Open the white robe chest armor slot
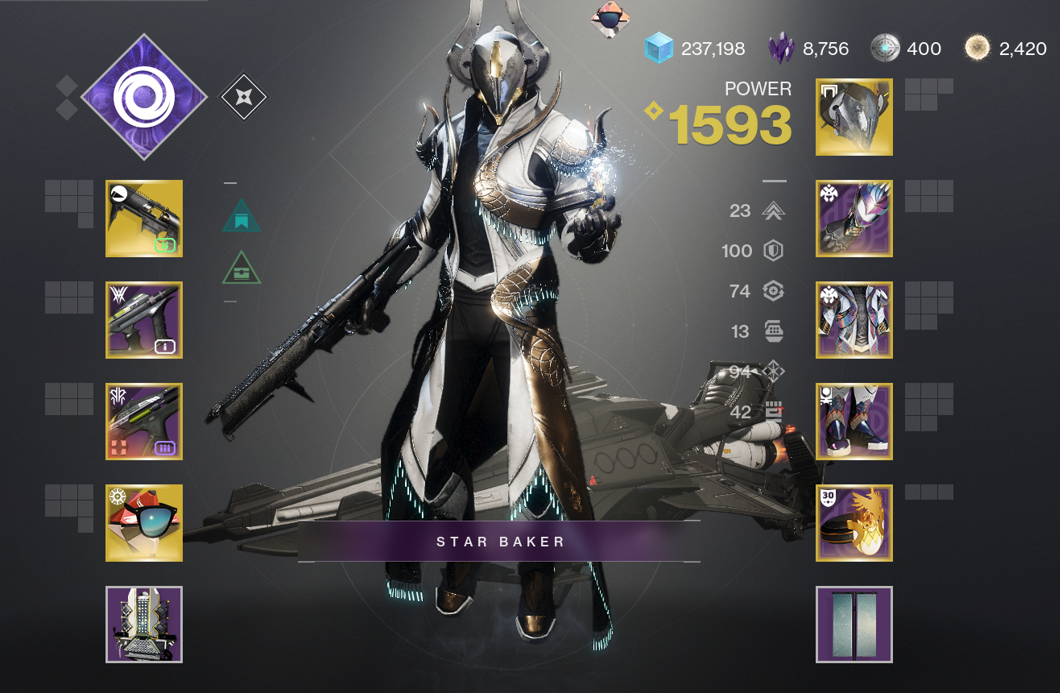 coord(854,320)
